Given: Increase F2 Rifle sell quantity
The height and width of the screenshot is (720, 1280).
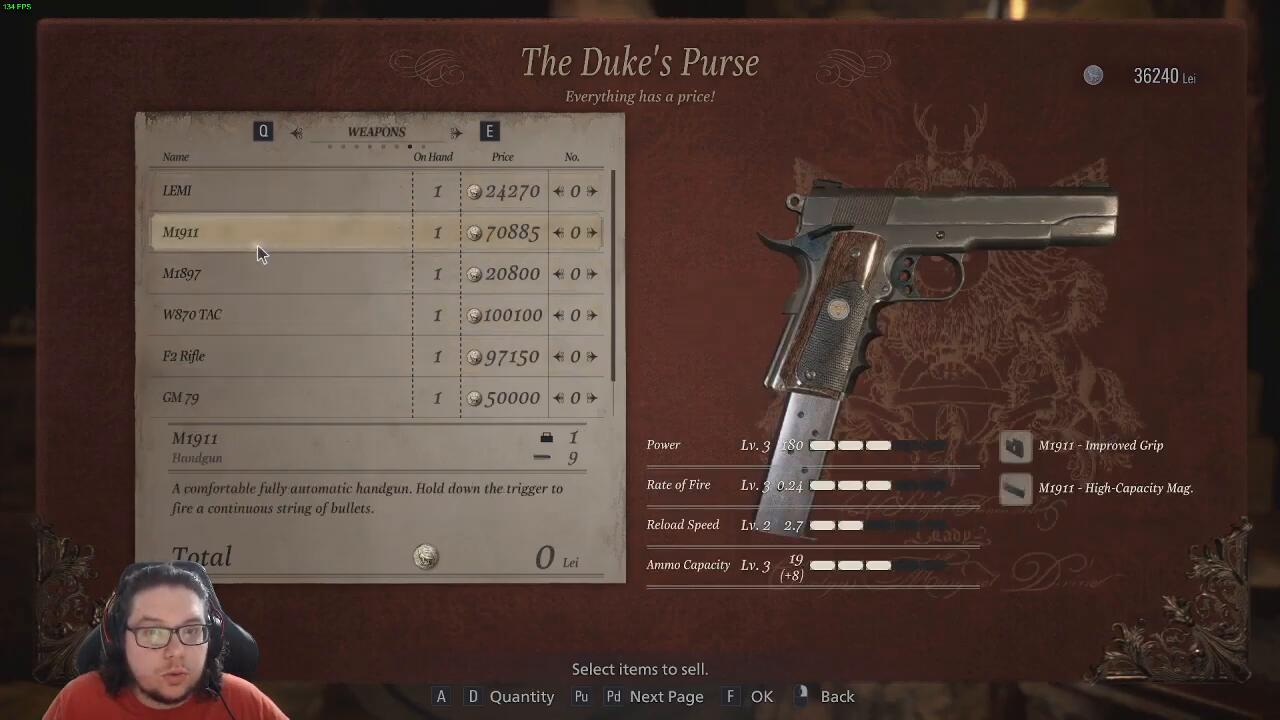Looking at the screenshot, I should pyautogui.click(x=592, y=356).
